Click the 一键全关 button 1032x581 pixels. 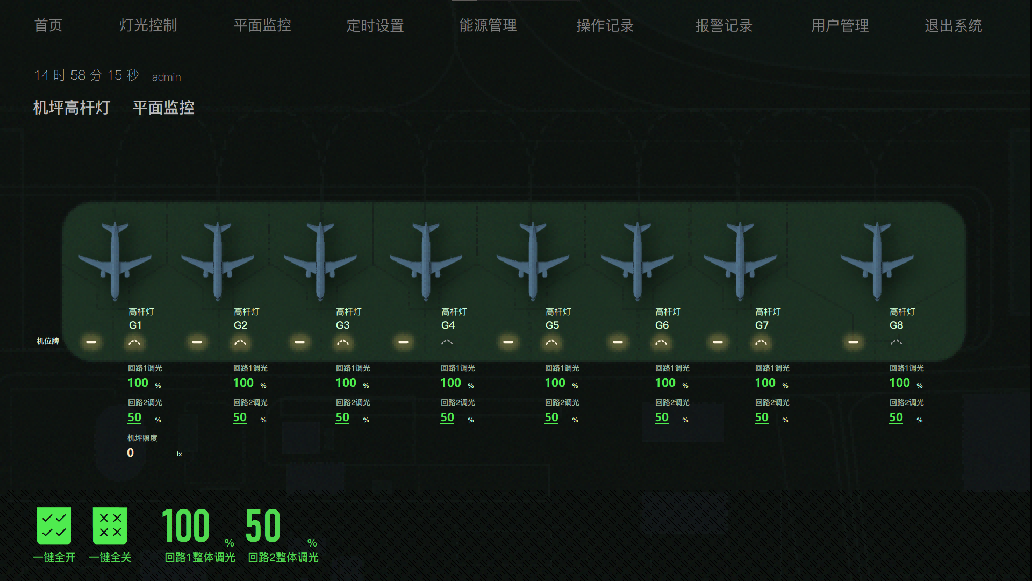pyautogui.click(x=110, y=525)
